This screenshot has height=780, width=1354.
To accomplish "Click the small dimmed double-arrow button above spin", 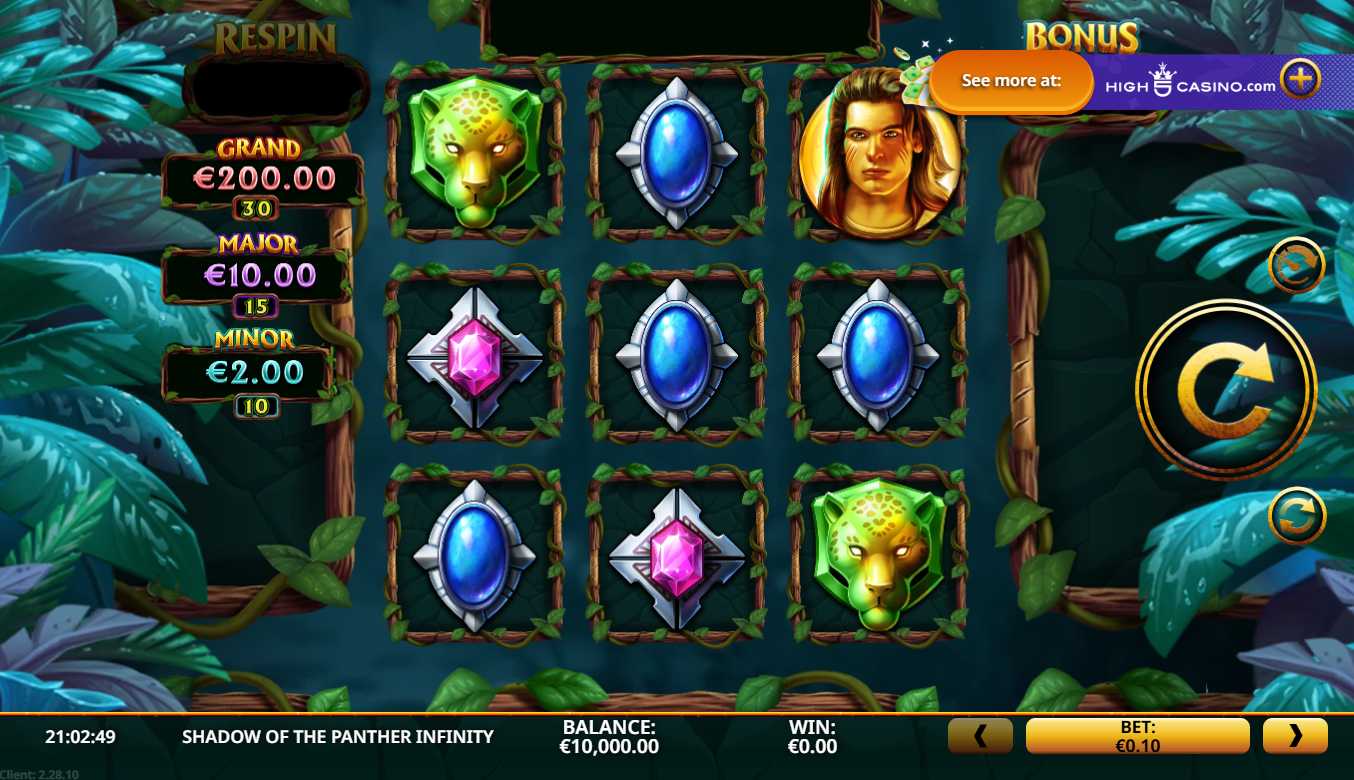I will (1296, 265).
